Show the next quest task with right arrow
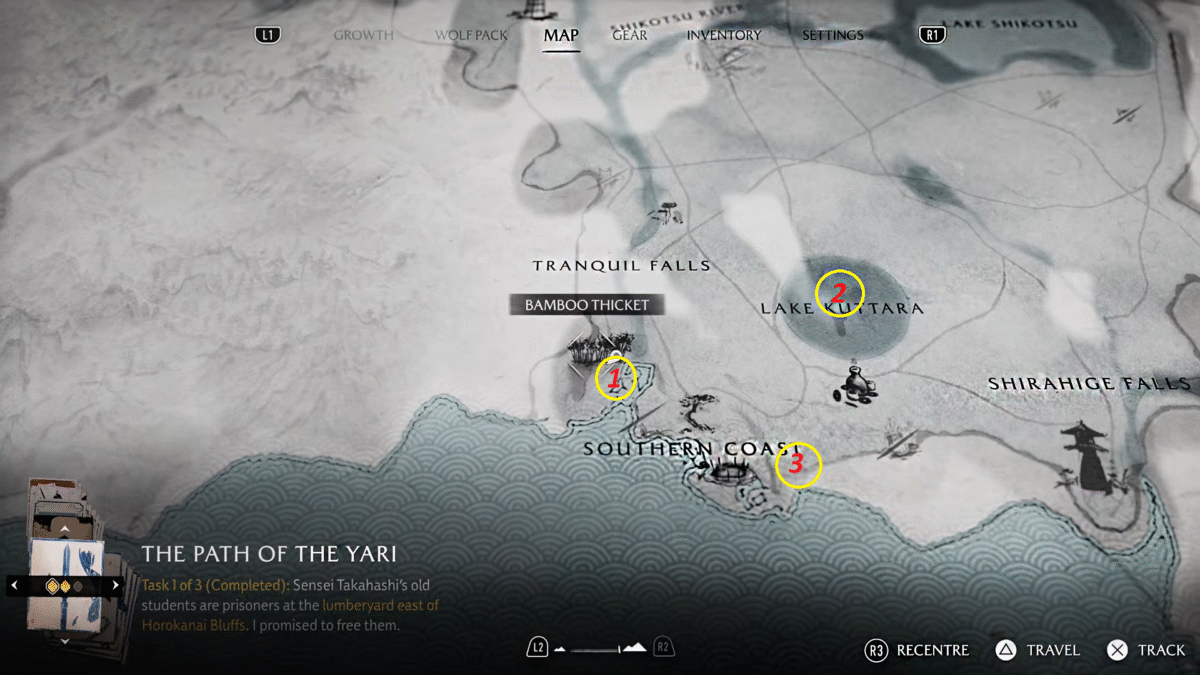 [x=116, y=585]
